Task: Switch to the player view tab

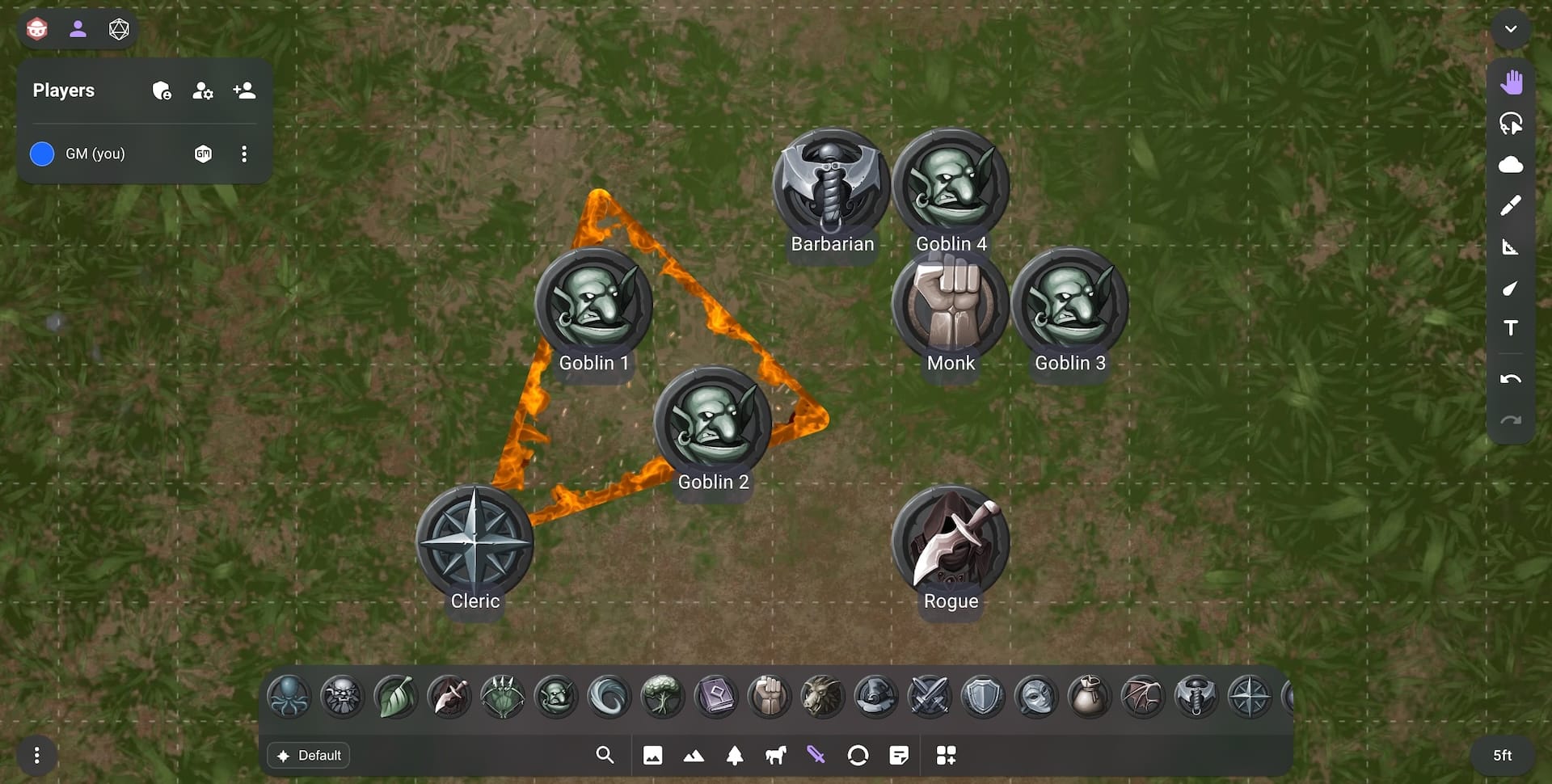Action: click(x=78, y=29)
